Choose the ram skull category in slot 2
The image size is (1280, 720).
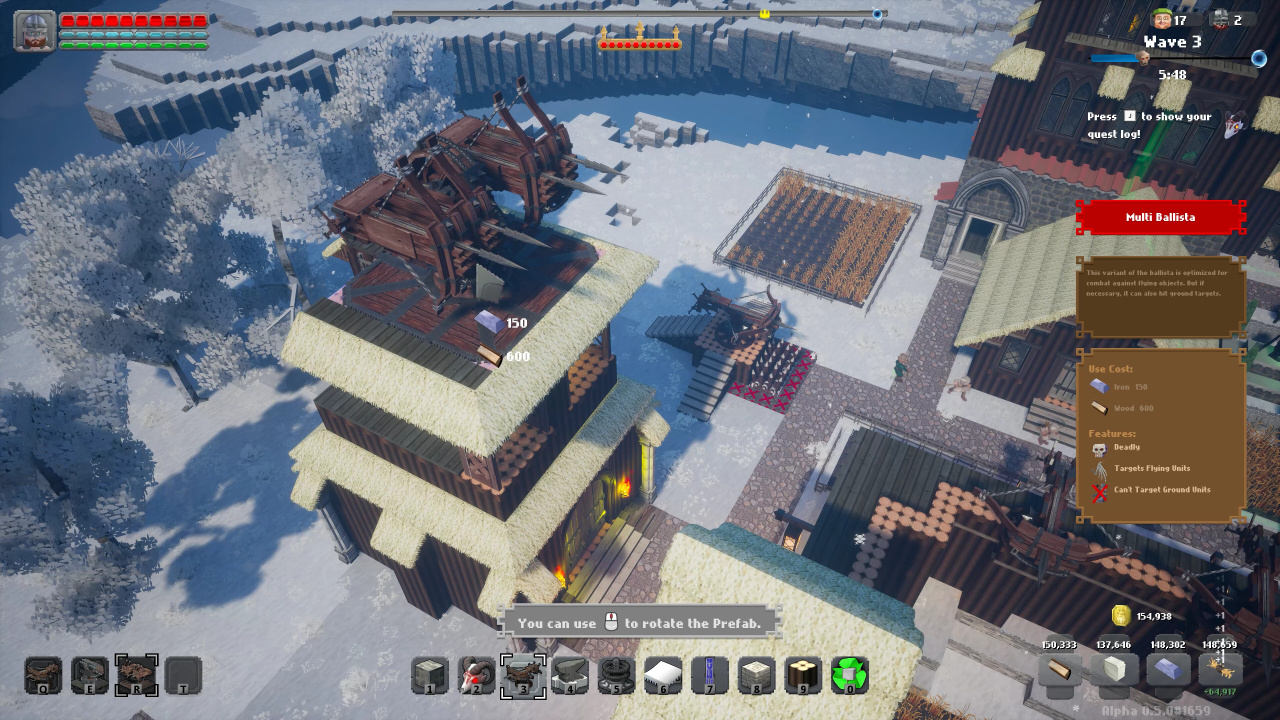point(476,675)
